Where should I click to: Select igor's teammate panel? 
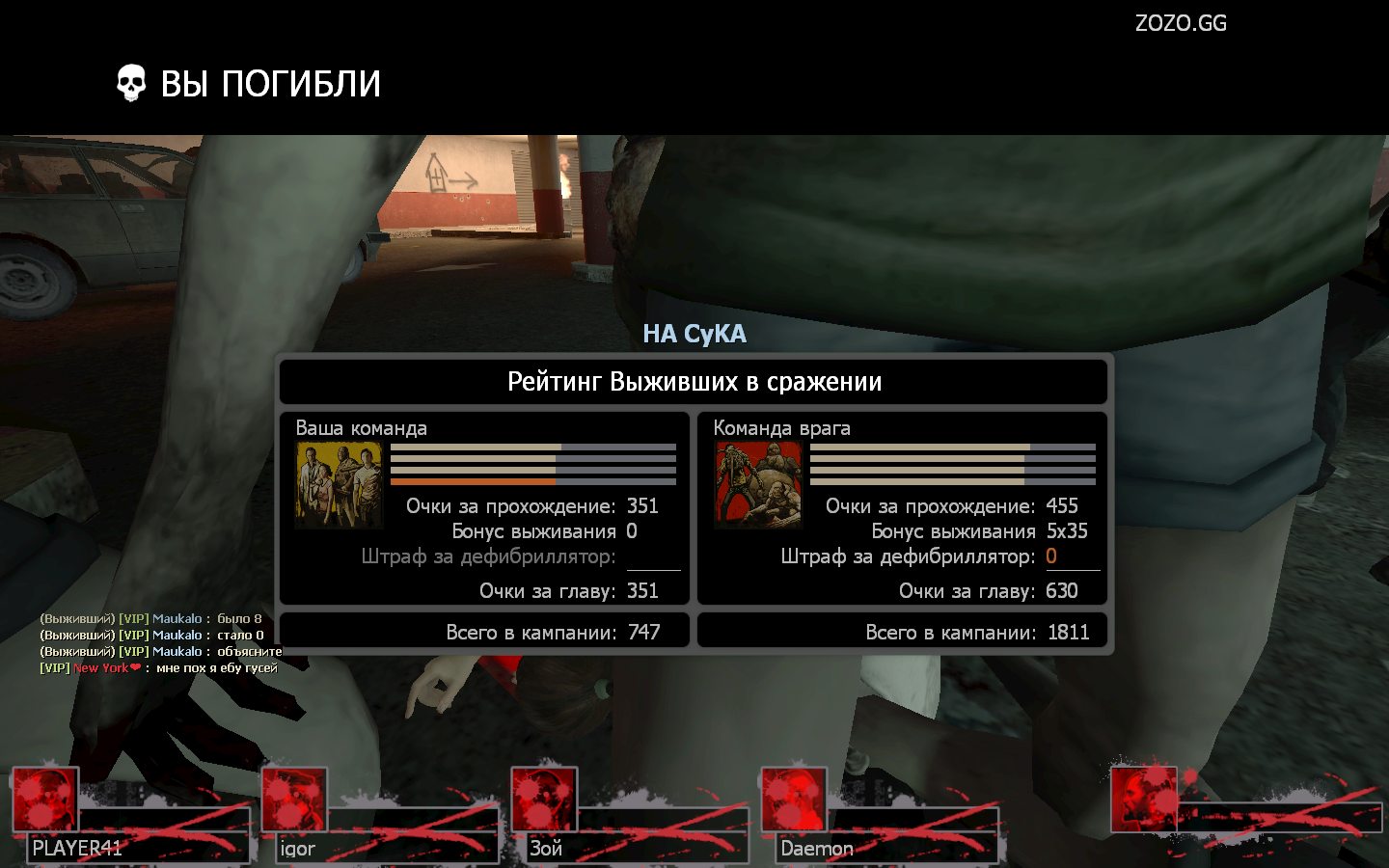click(x=382, y=816)
